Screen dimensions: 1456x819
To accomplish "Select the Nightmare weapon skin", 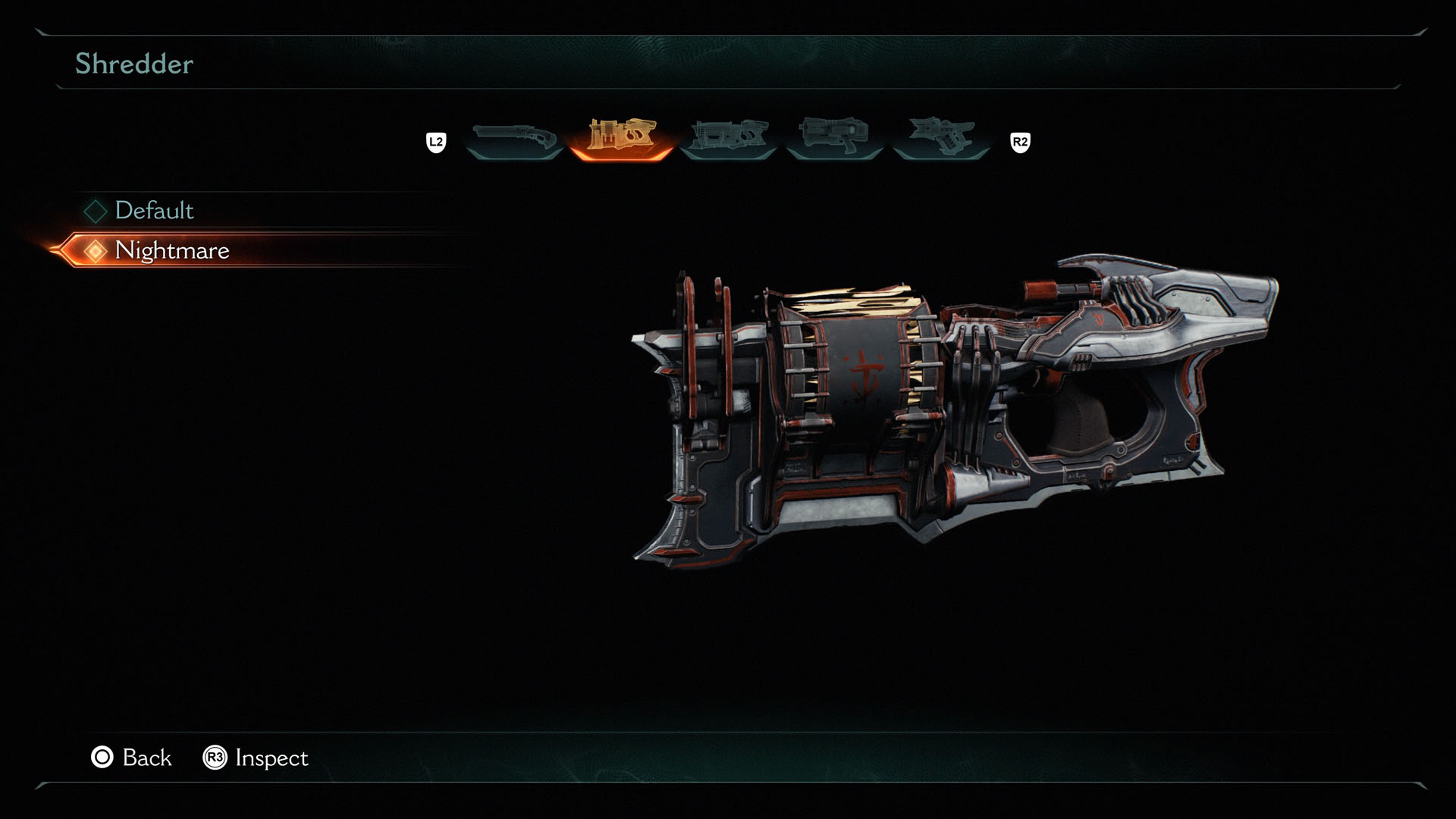I will tap(173, 250).
